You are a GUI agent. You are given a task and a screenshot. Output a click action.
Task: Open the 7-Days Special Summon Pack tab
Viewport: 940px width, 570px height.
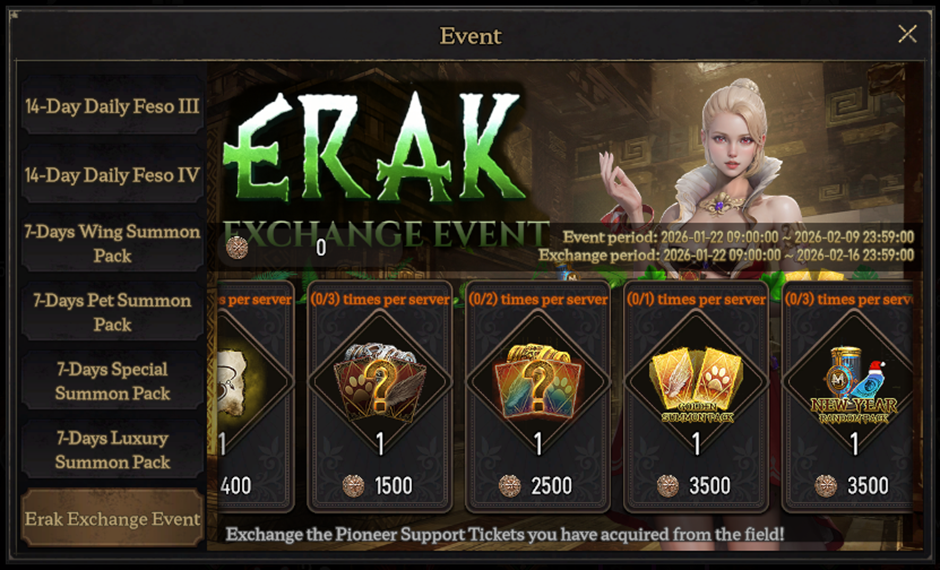112,381
